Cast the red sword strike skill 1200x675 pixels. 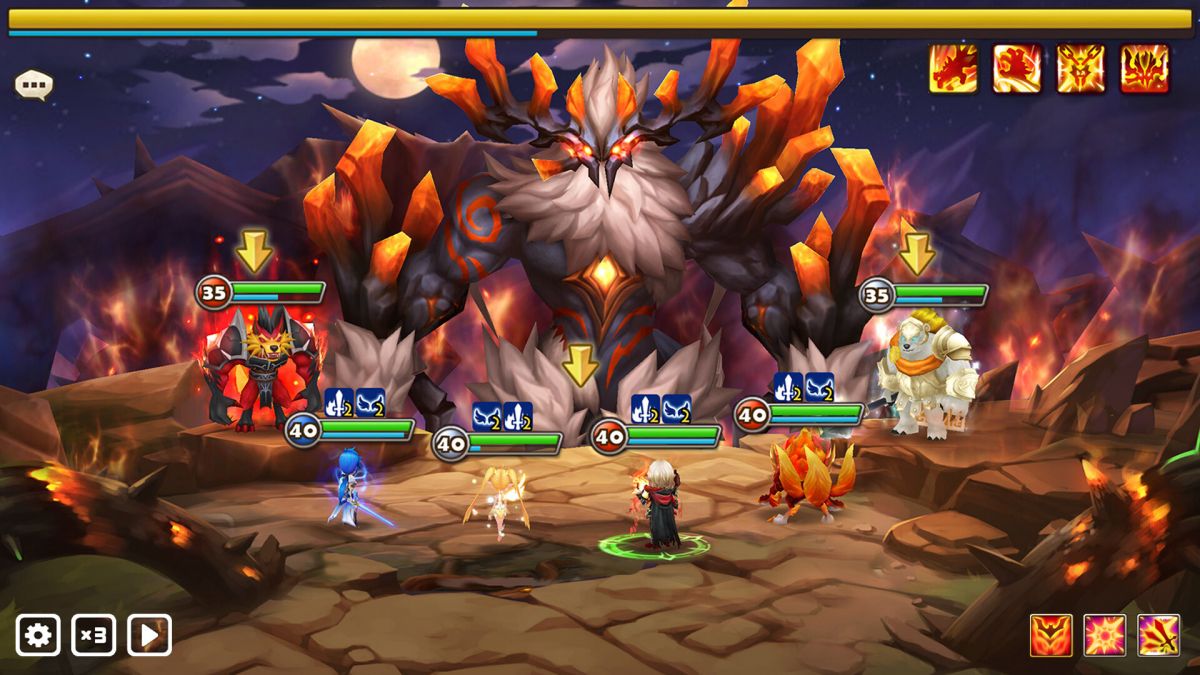[x=1159, y=635]
